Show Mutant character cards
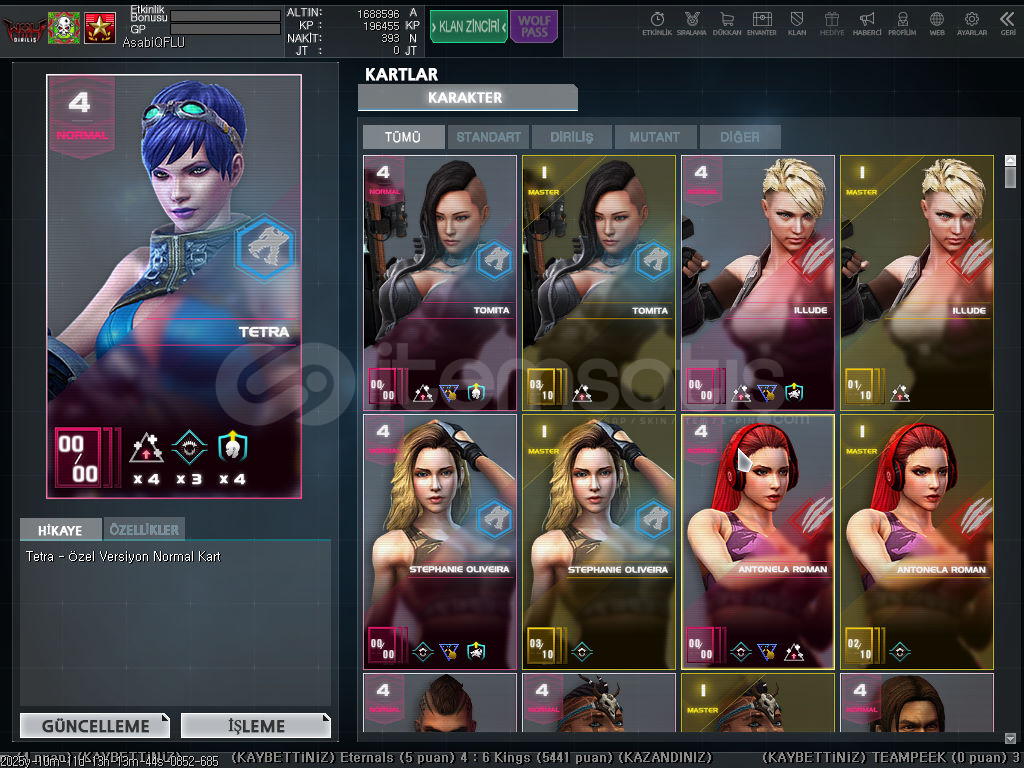 tap(655, 137)
